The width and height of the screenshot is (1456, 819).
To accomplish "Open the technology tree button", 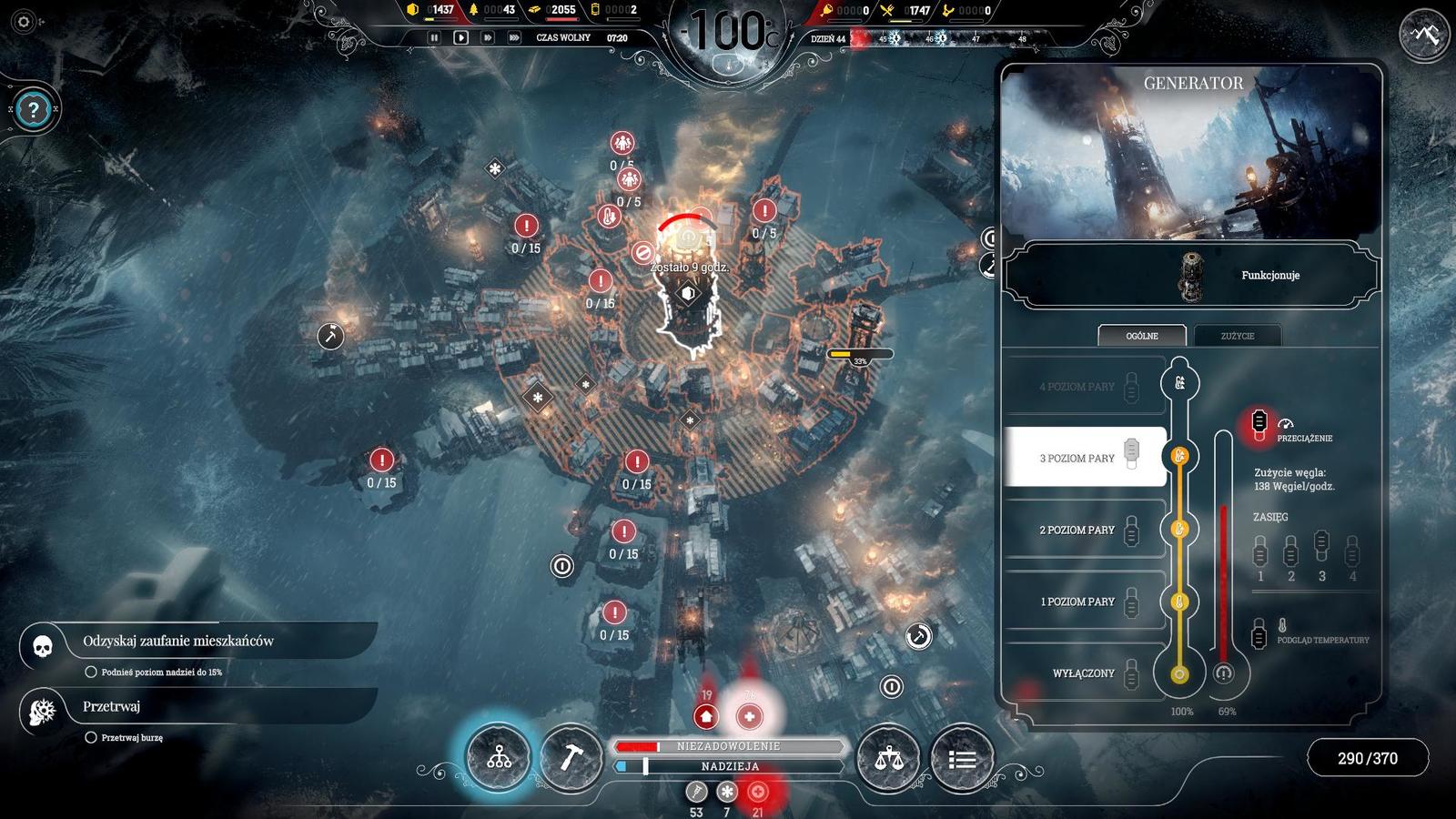I will [x=499, y=757].
